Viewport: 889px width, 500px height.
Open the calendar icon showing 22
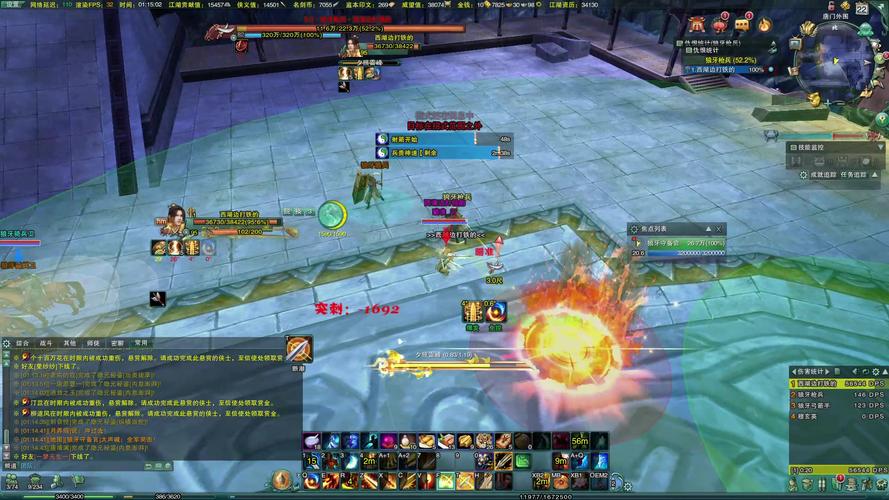[x=862, y=8]
